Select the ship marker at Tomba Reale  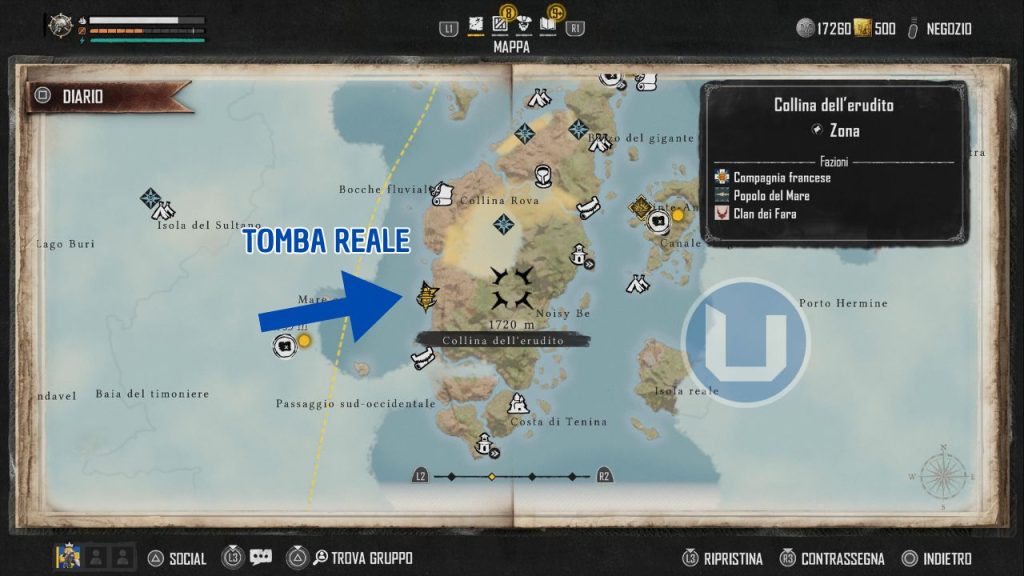(428, 296)
